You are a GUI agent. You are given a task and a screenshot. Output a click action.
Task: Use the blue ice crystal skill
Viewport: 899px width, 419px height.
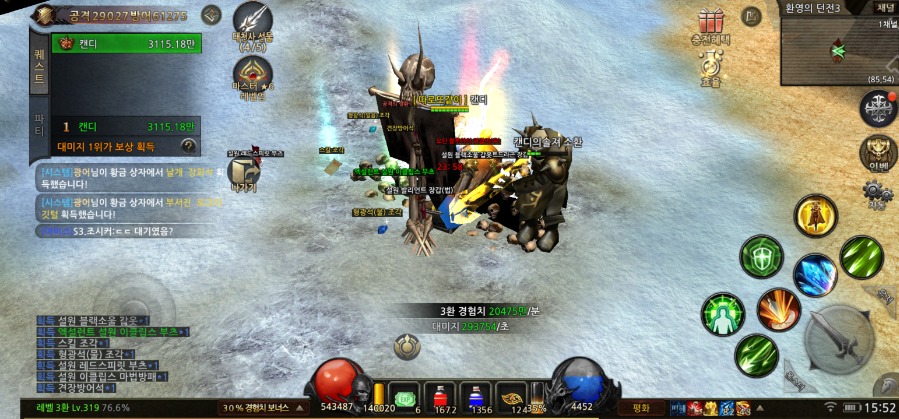tap(815, 275)
